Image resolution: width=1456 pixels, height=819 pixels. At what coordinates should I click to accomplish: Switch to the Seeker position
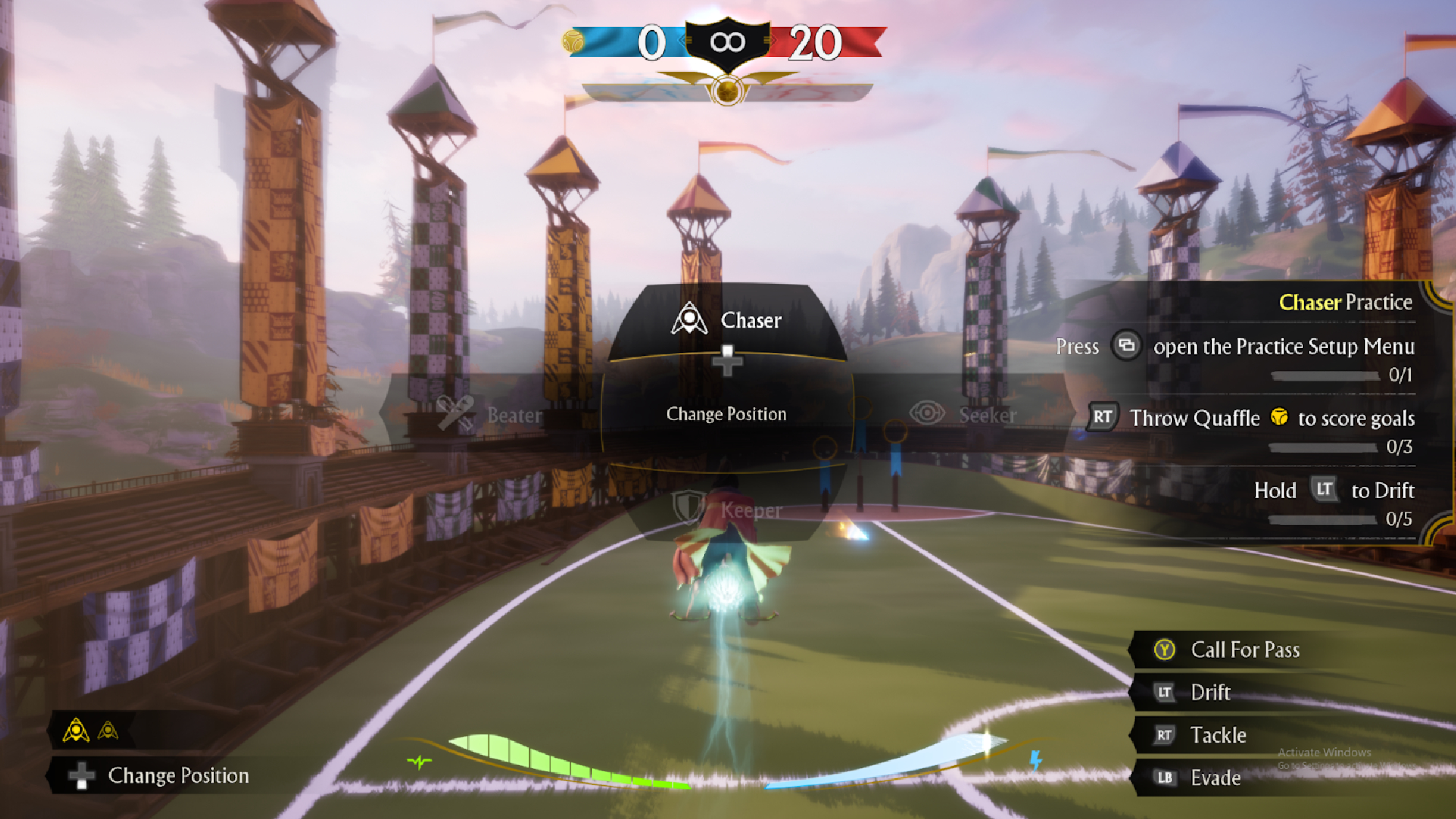point(962,415)
